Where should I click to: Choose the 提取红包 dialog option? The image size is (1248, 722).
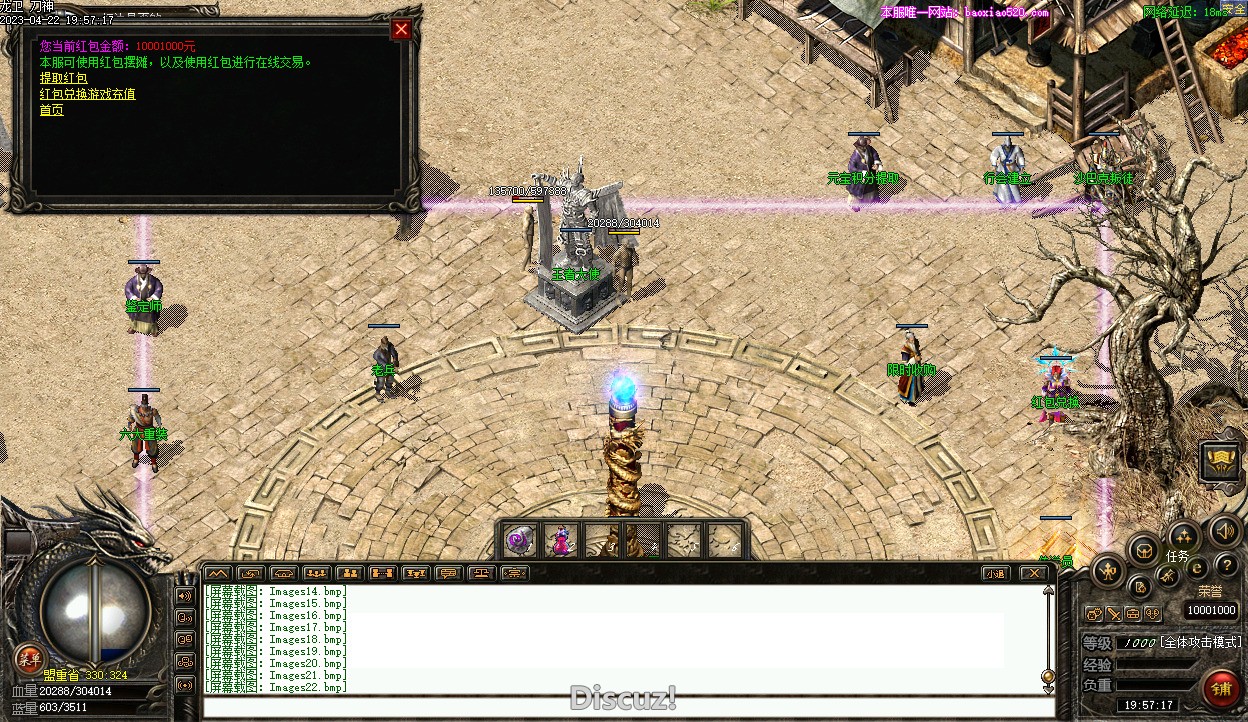63,78
